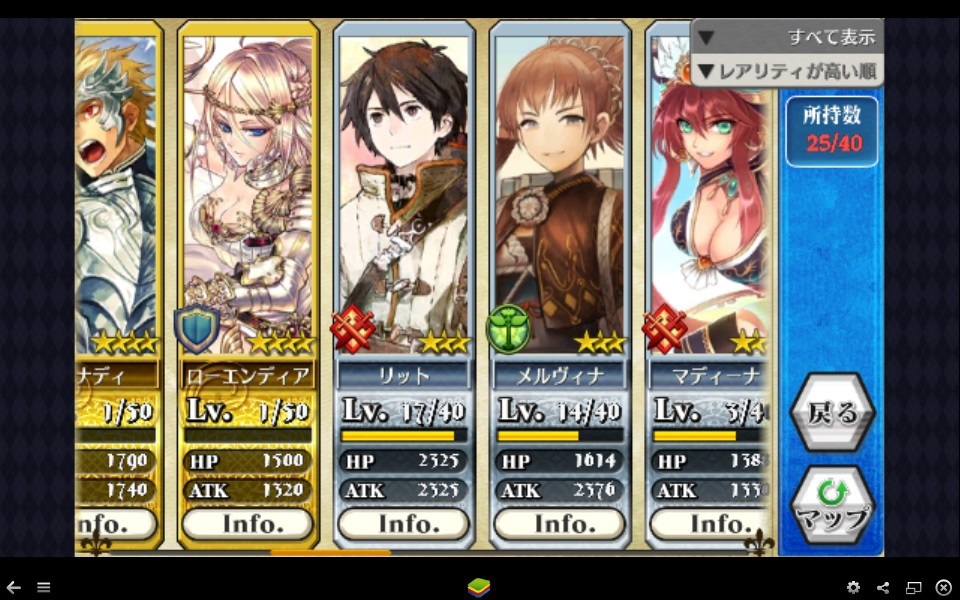Screen dimensions: 960x600
Task: Open the マップ map button
Action: coord(832,506)
